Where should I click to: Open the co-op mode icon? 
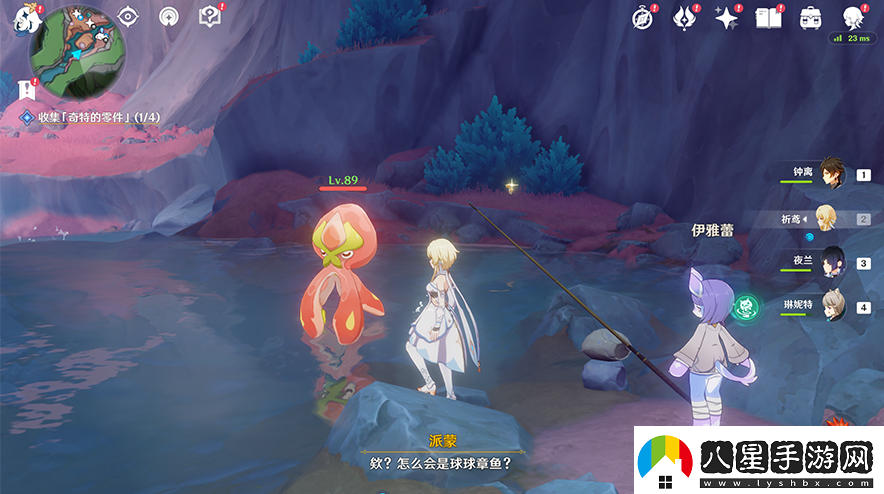(x=170, y=16)
